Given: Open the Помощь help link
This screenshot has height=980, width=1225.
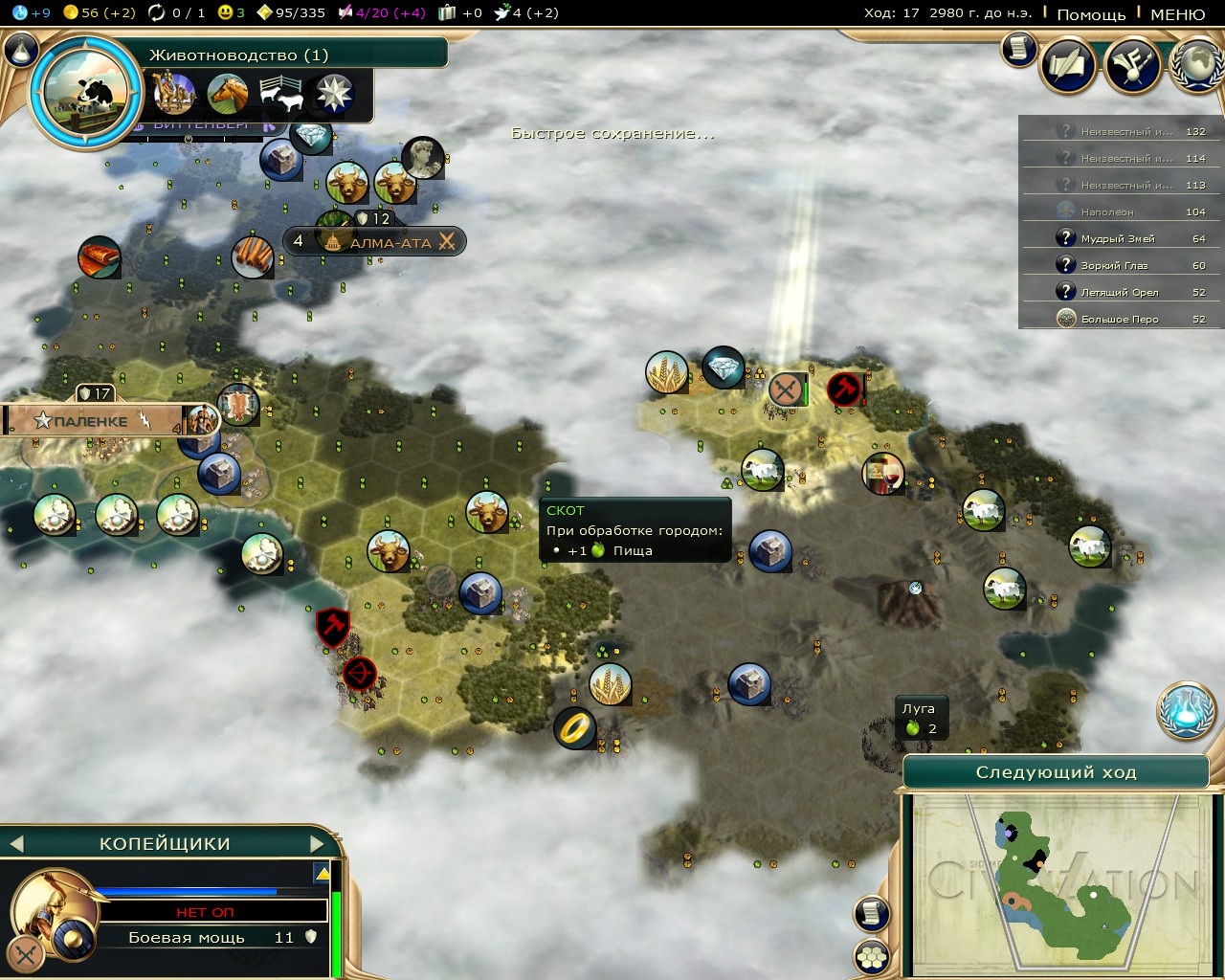Looking at the screenshot, I should tap(1091, 14).
